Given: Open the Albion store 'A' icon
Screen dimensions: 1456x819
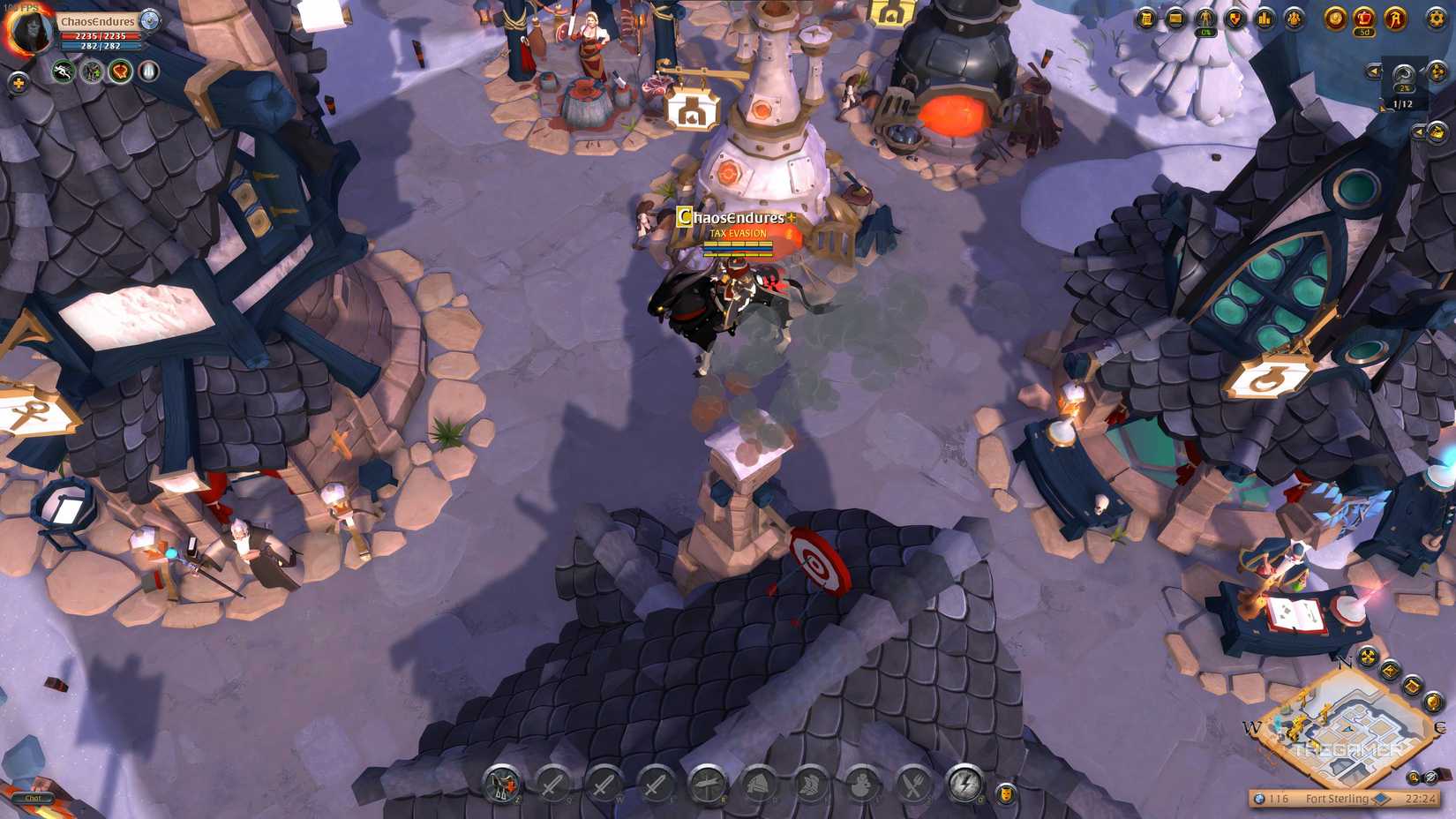Looking at the screenshot, I should point(1394,19).
